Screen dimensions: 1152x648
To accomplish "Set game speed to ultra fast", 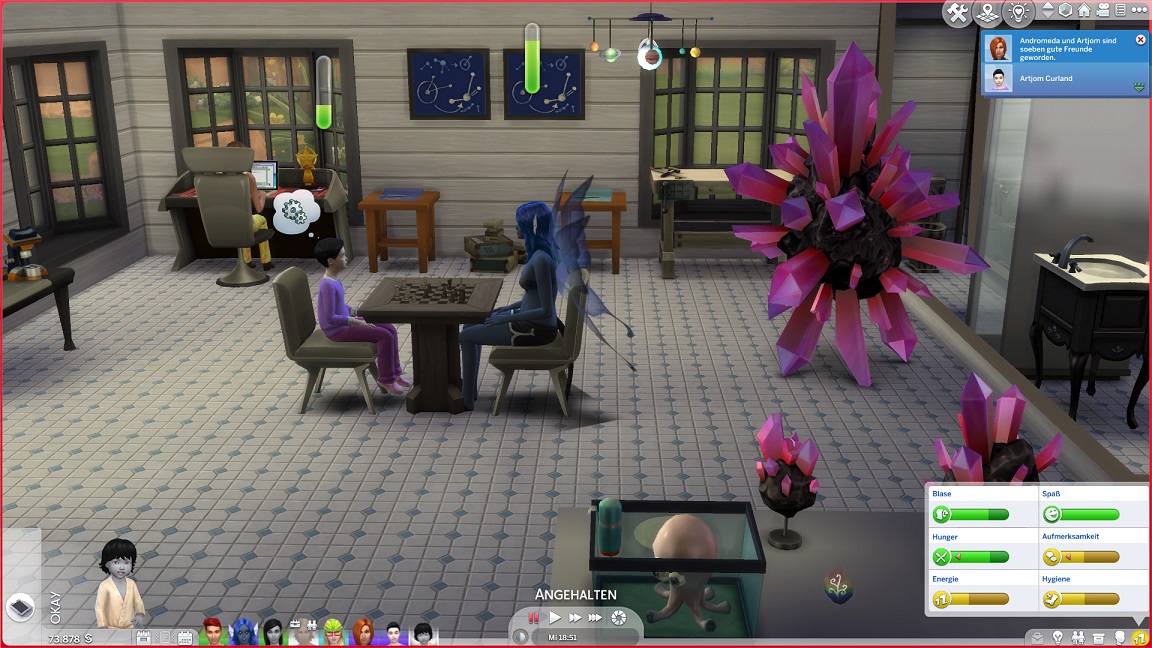I will (596, 618).
